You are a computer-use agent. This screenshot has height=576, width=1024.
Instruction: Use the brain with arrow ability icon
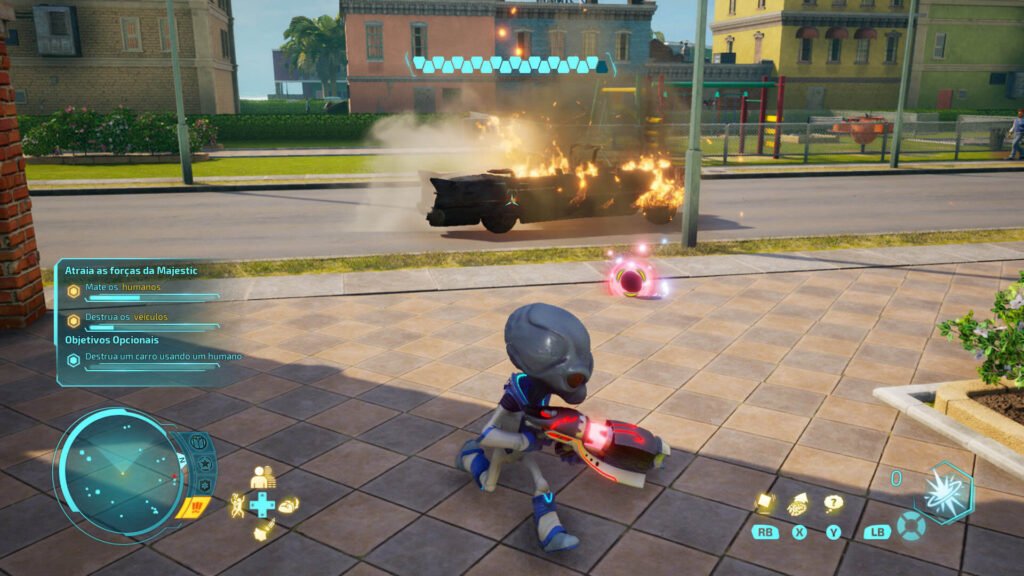tap(799, 504)
